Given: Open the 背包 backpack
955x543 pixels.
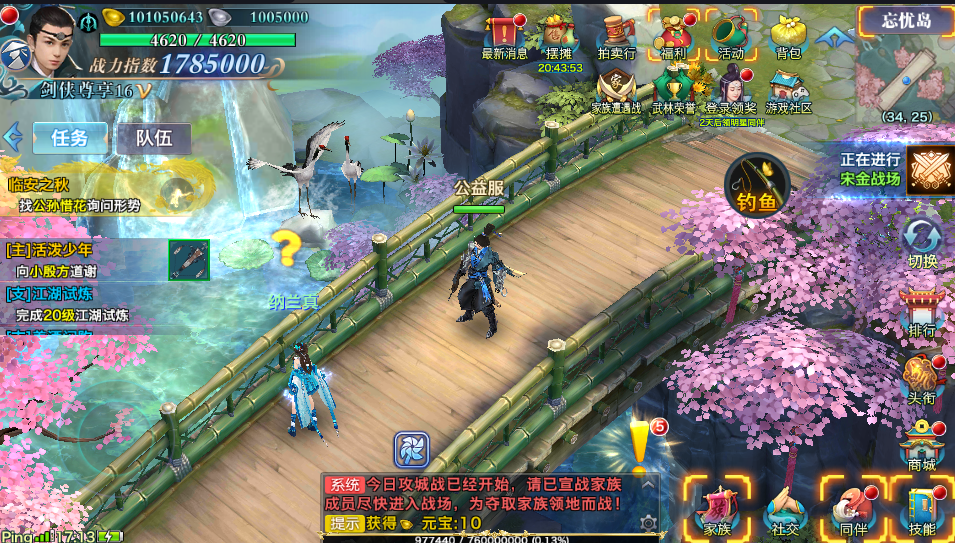Looking at the screenshot, I should pyautogui.click(x=789, y=36).
